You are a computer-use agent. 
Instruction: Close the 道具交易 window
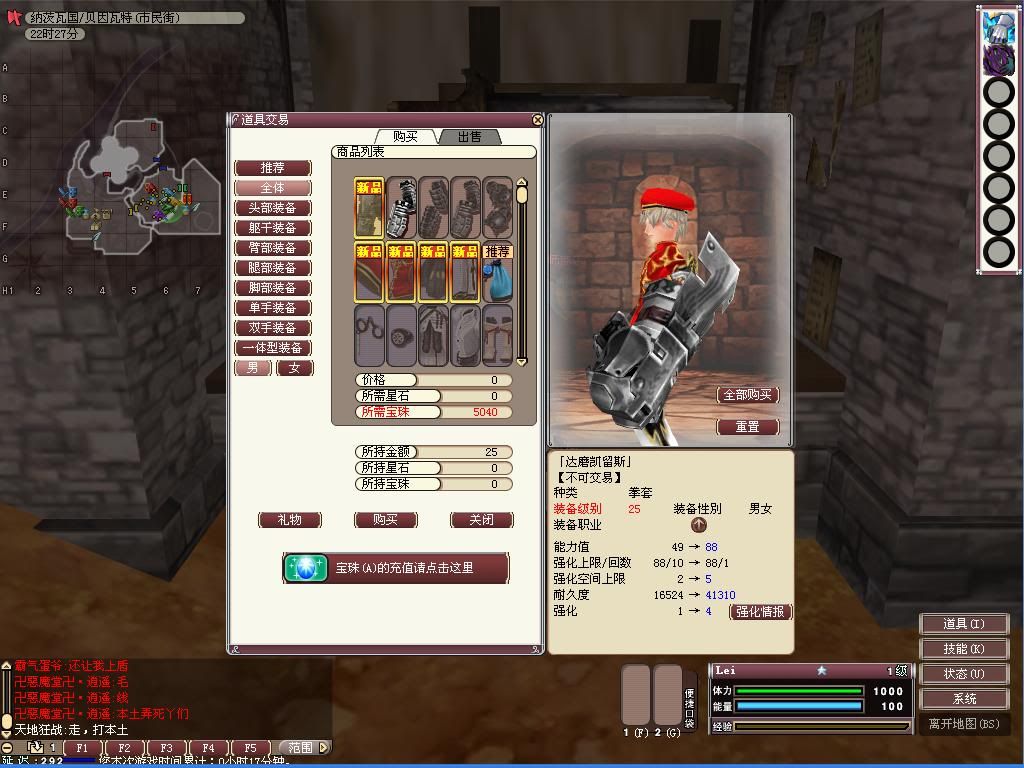(x=538, y=120)
